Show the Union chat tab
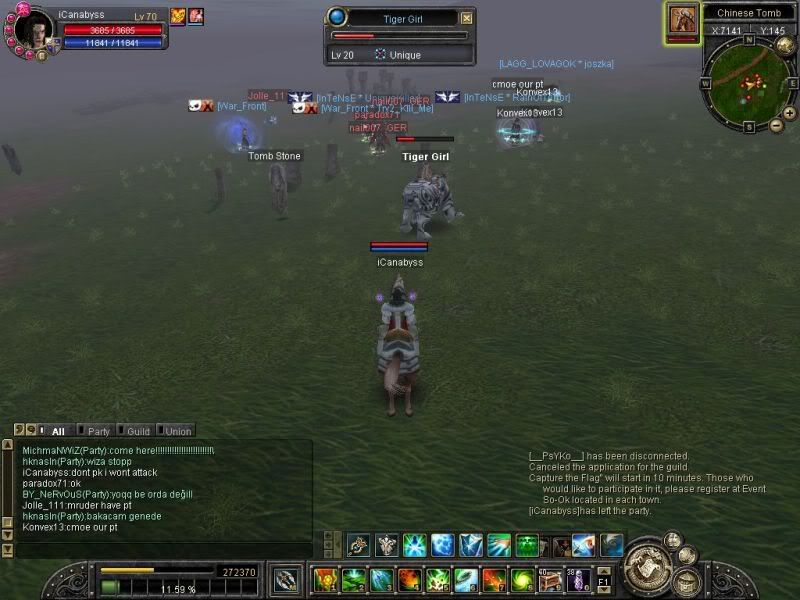 click(x=177, y=431)
